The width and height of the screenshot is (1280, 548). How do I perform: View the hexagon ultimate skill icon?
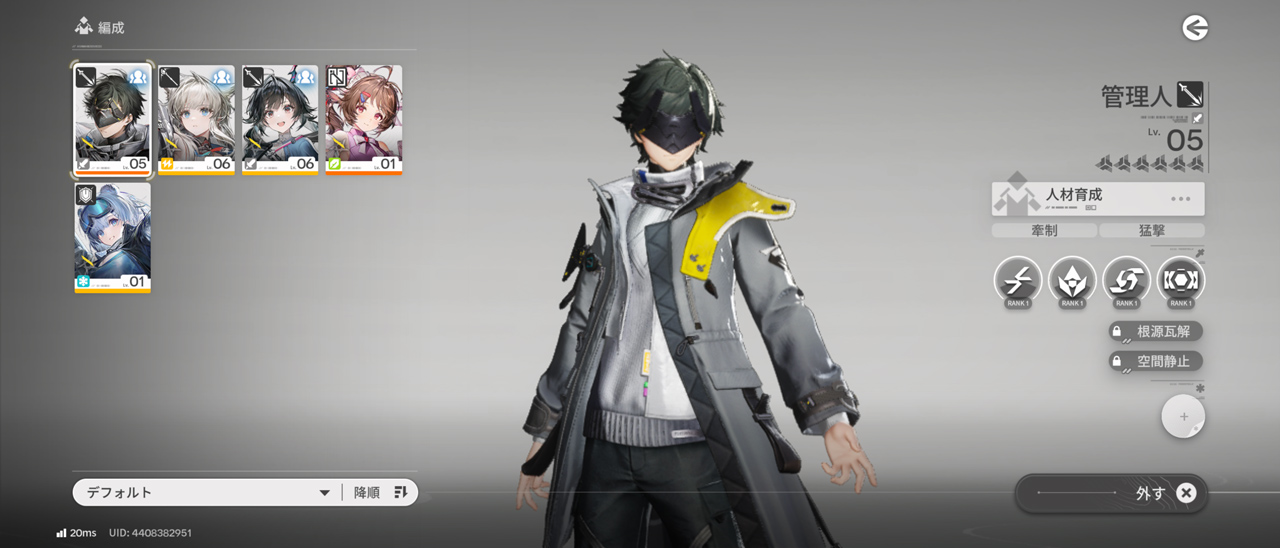pos(1181,281)
